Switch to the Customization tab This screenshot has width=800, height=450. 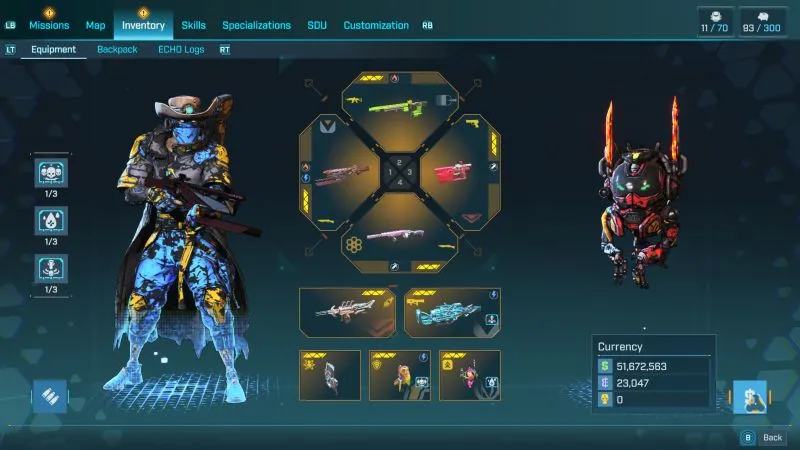click(x=376, y=25)
